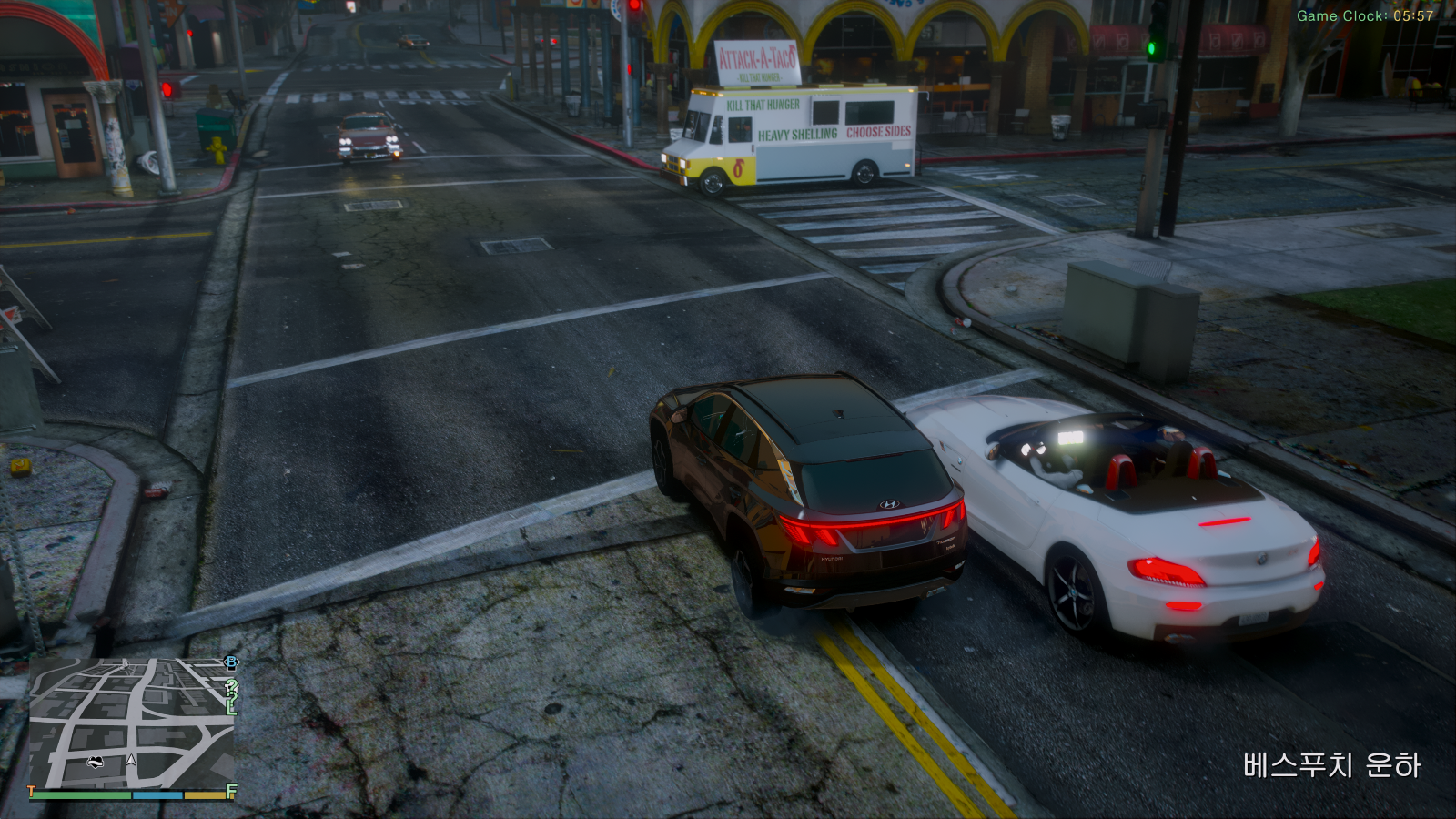
Task: Select the green L mission blip
Action: [231, 706]
